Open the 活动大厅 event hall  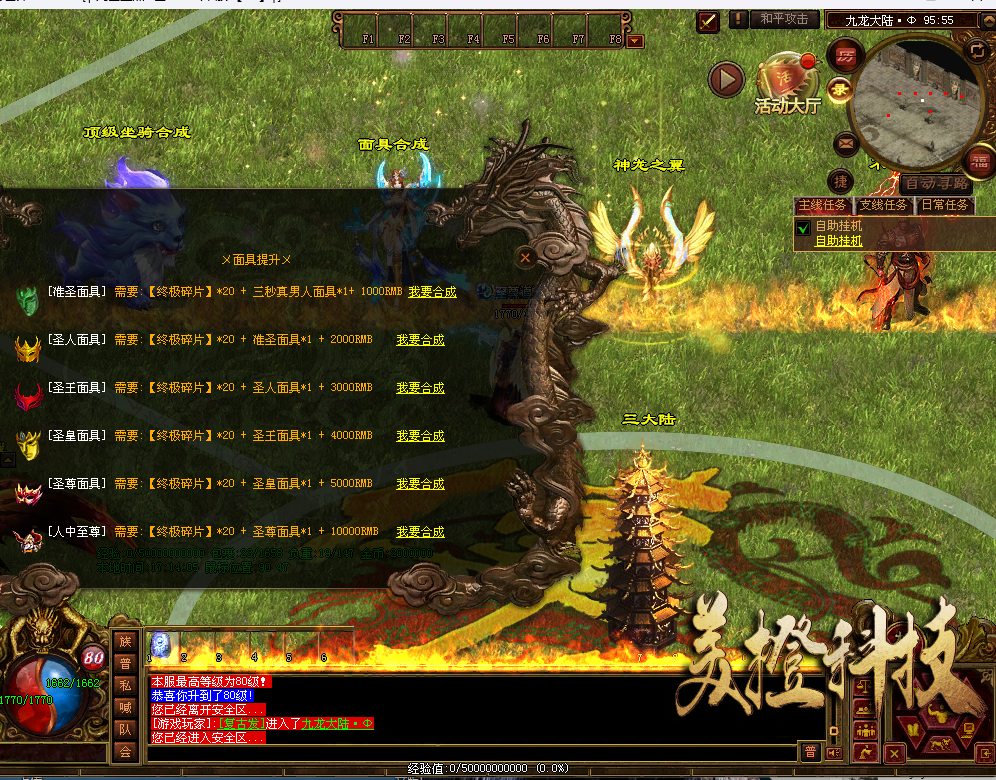(787, 86)
